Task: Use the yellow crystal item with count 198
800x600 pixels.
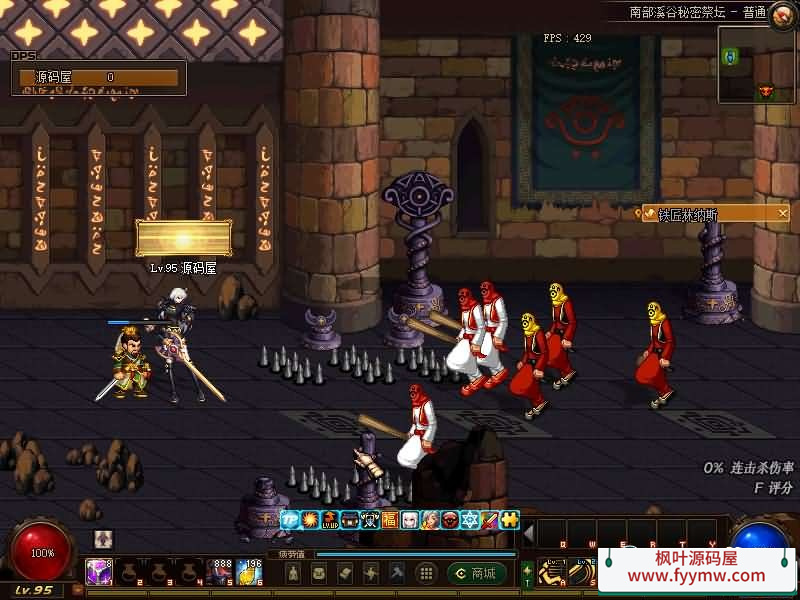Action: click(250, 572)
